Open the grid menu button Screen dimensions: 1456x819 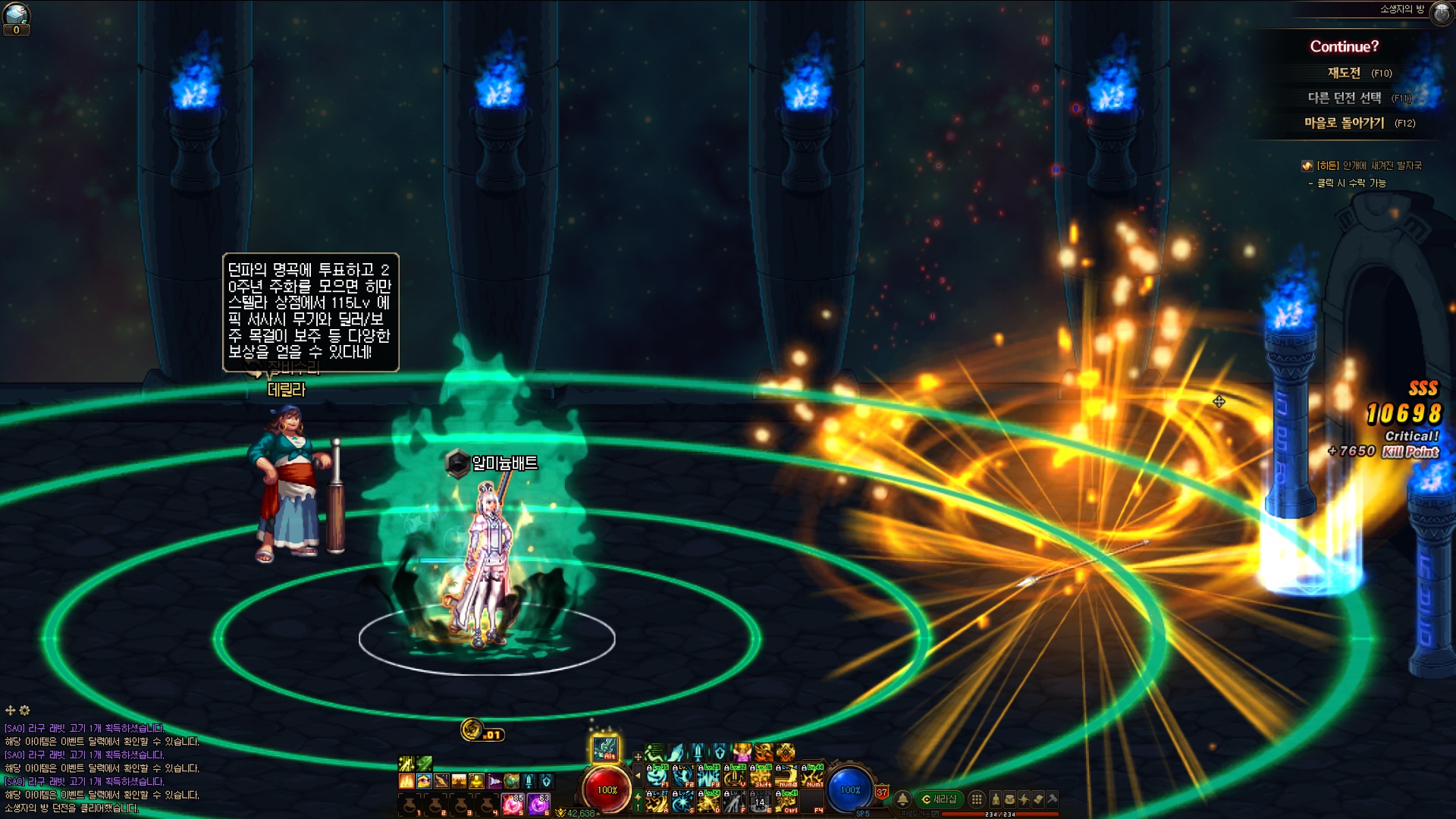click(x=977, y=799)
